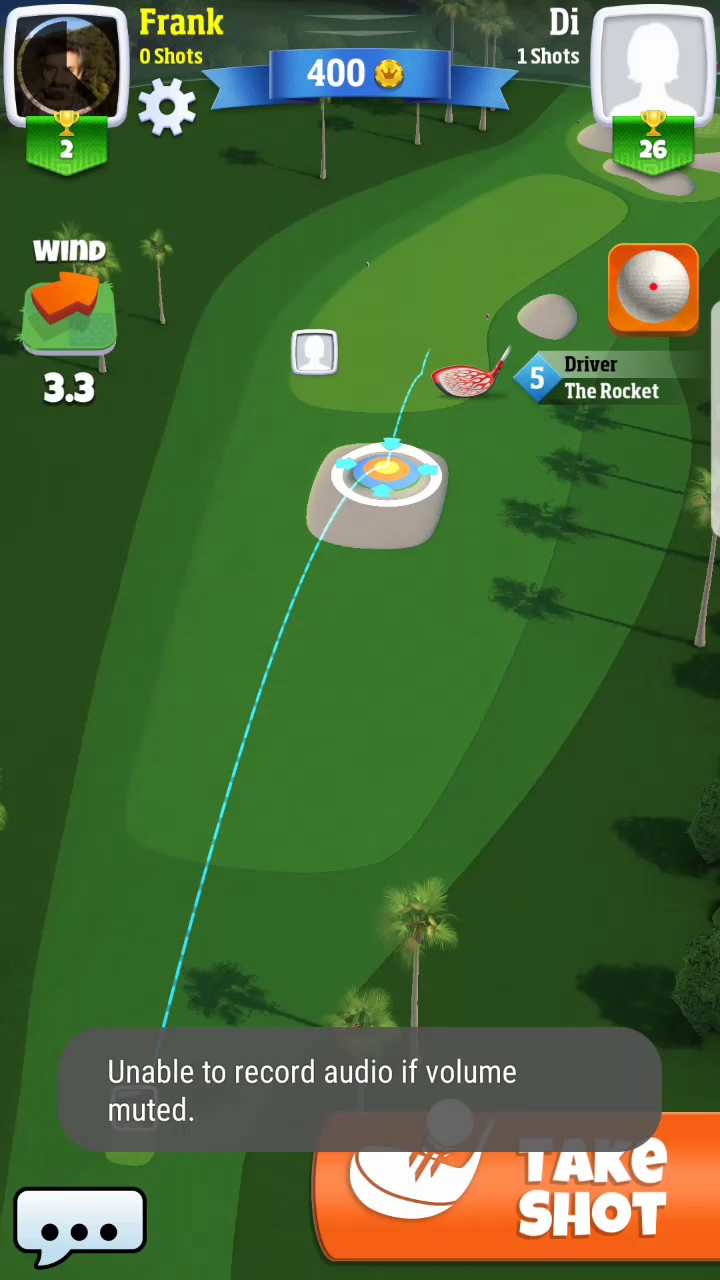Open the settings gear icon
The width and height of the screenshot is (720, 1280).
(x=167, y=107)
